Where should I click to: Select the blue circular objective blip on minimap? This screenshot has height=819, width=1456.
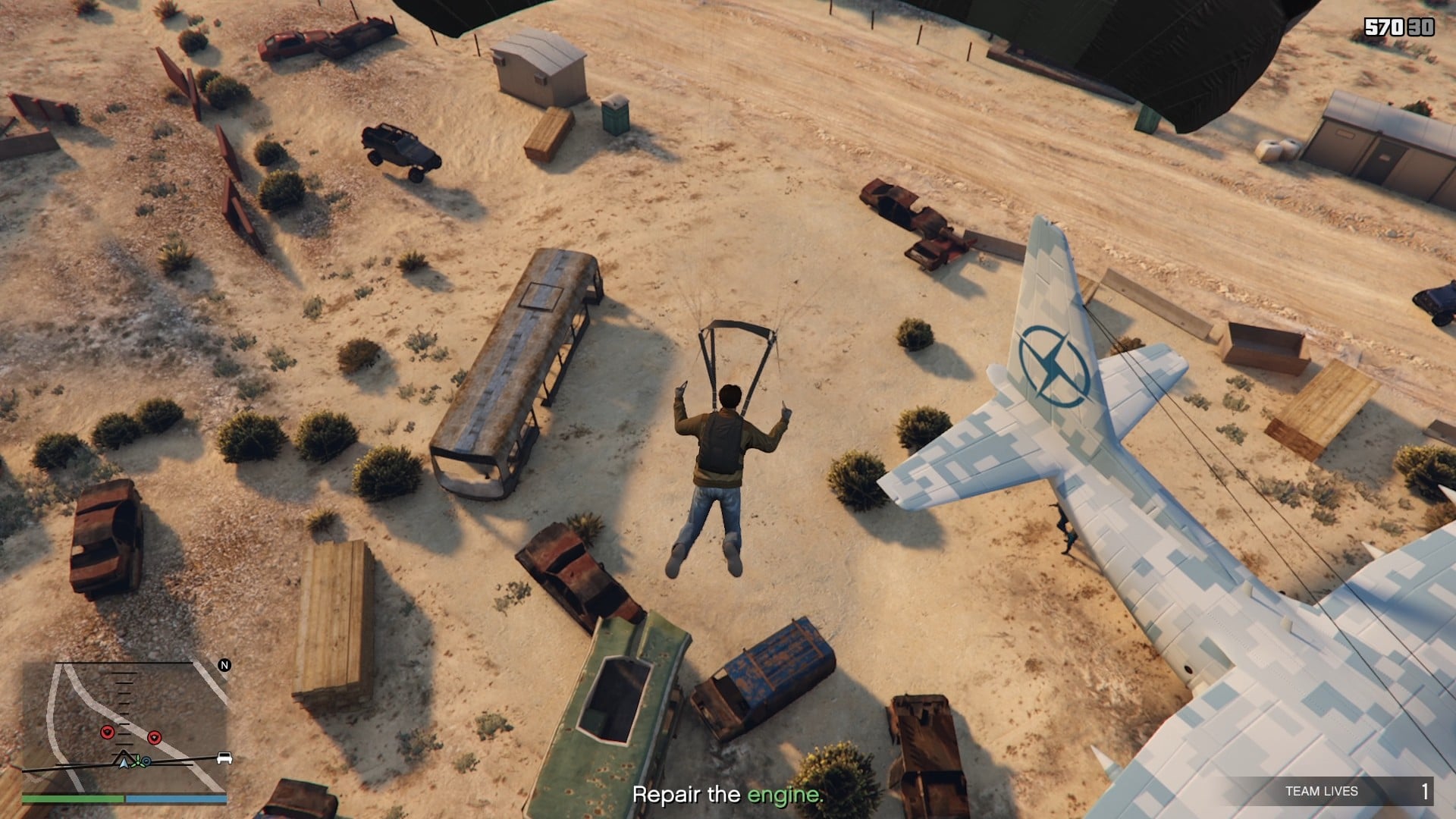[146, 761]
